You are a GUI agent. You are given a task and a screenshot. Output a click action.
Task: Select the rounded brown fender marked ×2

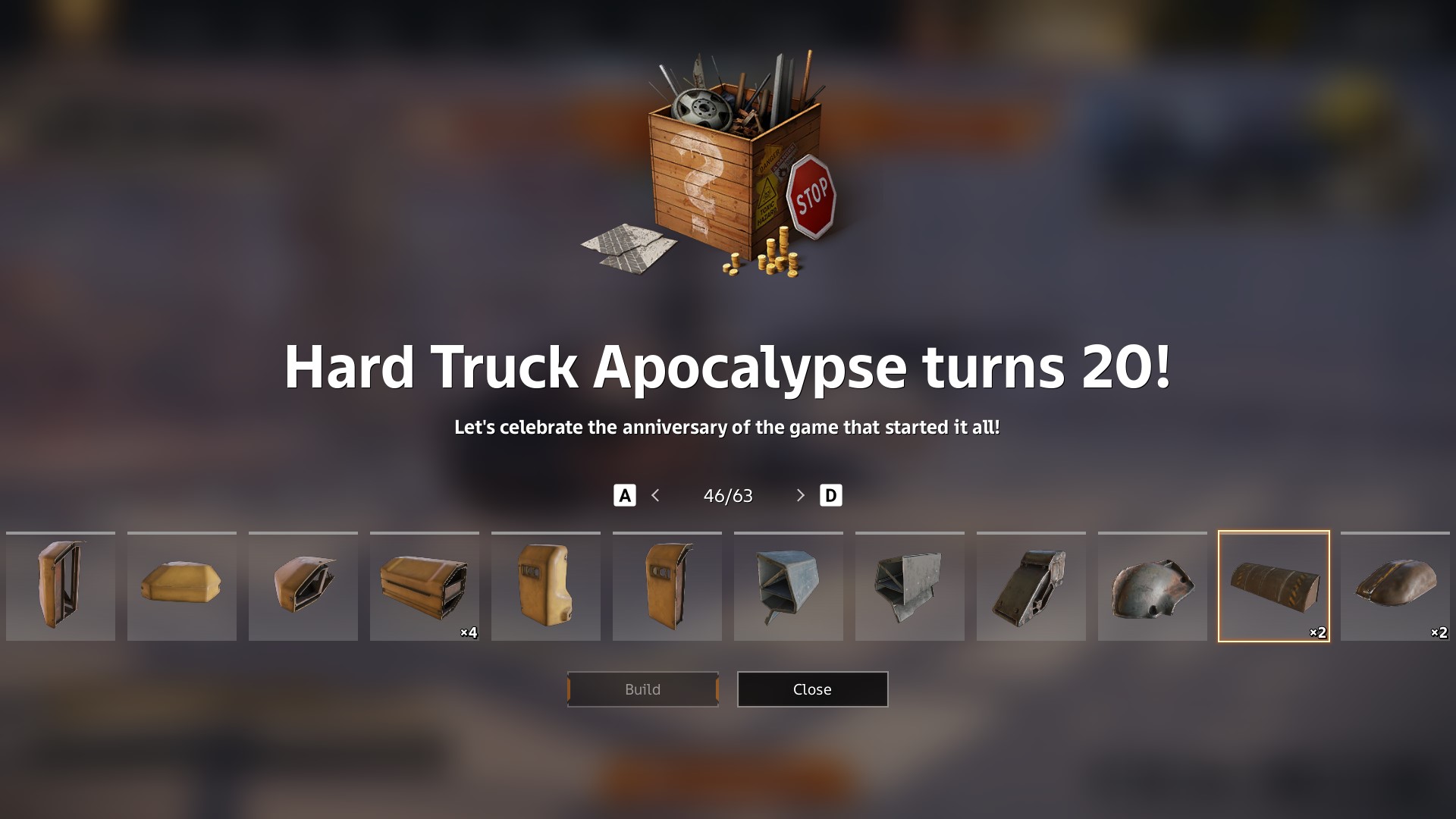[x=1395, y=586]
